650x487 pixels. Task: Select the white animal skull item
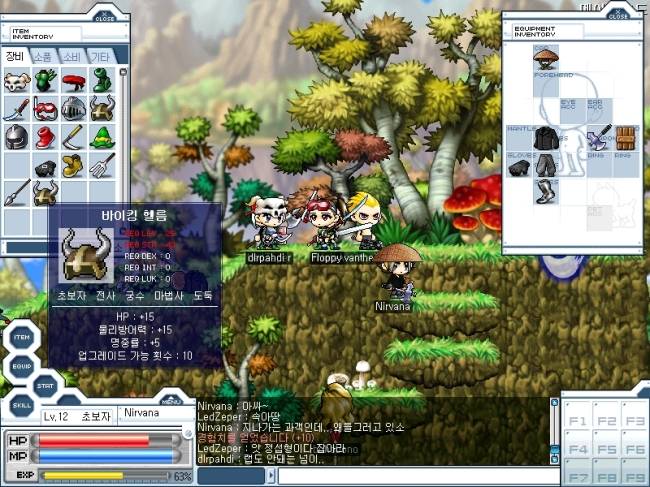click(16, 82)
